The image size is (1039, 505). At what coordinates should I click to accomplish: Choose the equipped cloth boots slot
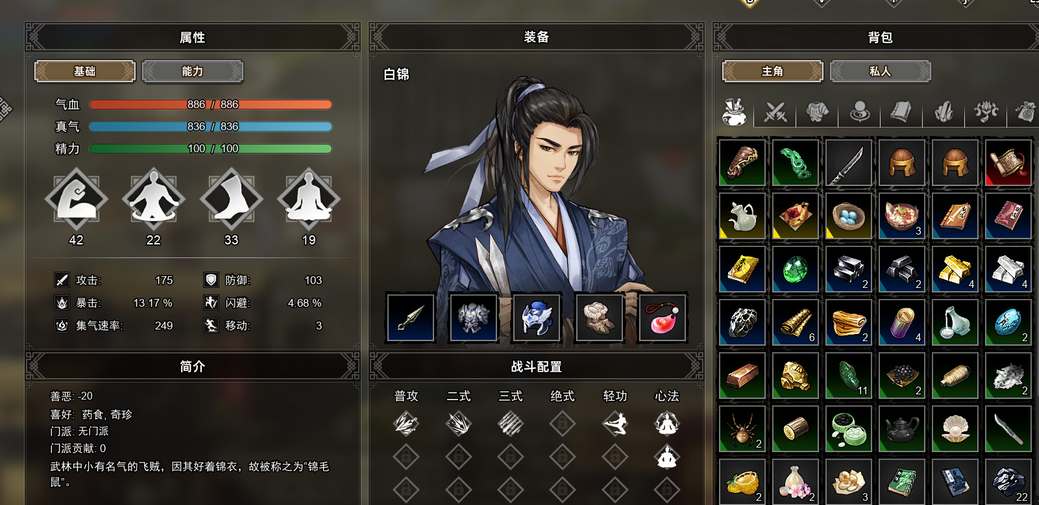tap(600, 317)
